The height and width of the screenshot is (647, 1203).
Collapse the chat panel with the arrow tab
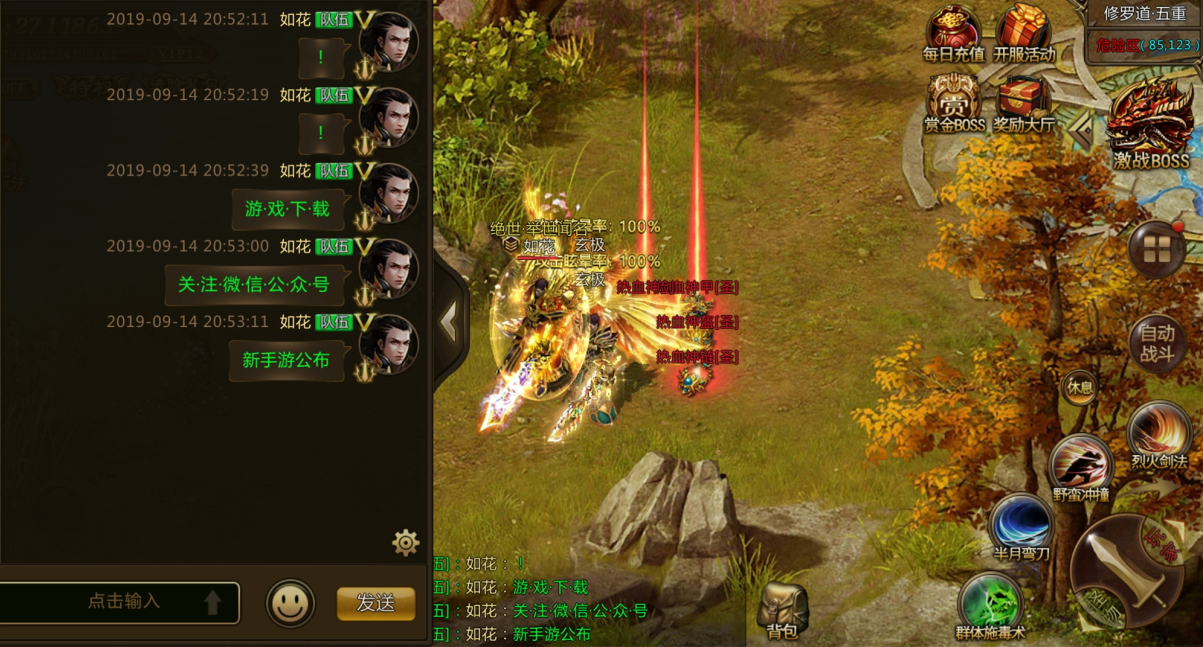tap(449, 321)
